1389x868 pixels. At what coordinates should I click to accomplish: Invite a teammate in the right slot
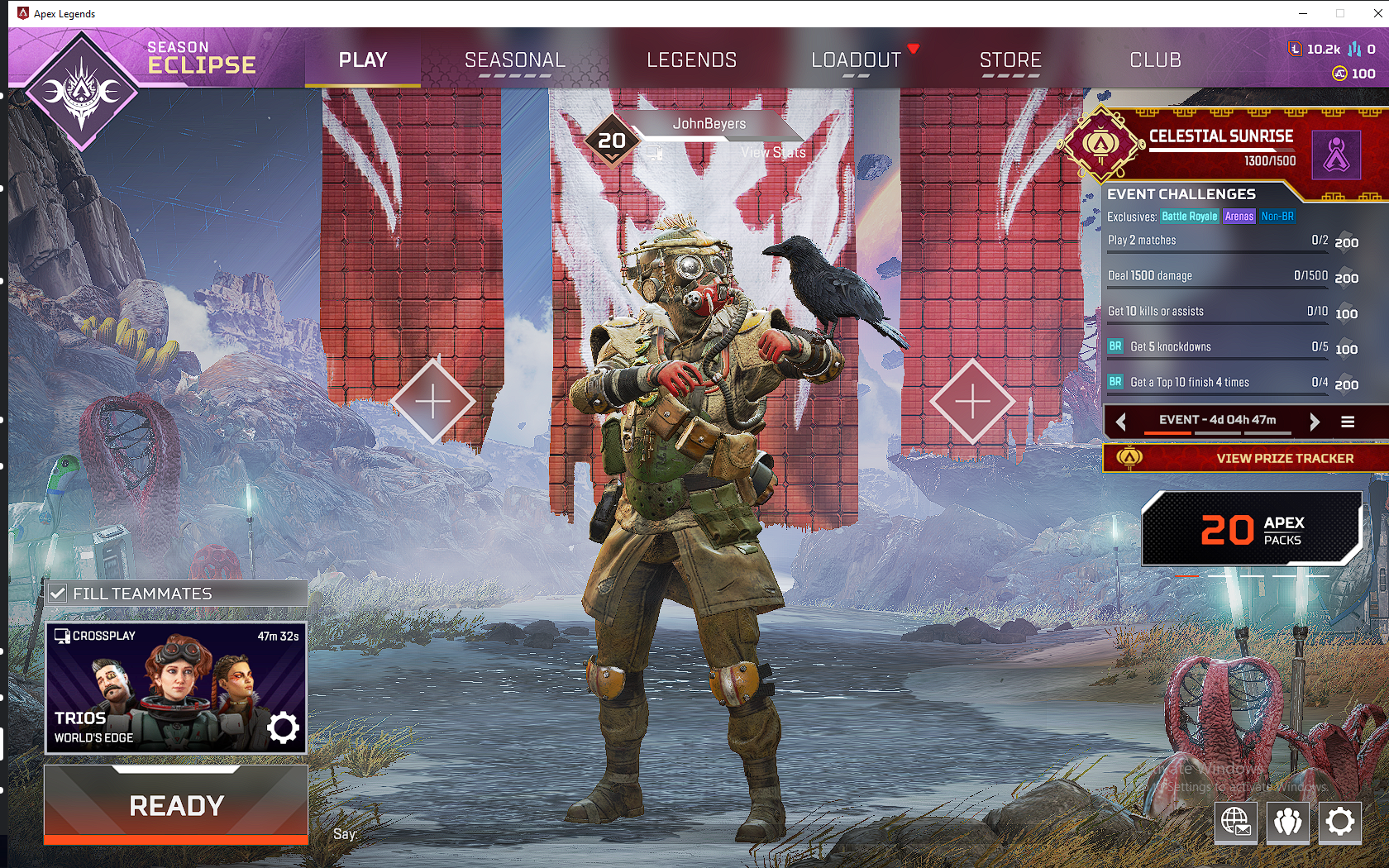pos(972,402)
